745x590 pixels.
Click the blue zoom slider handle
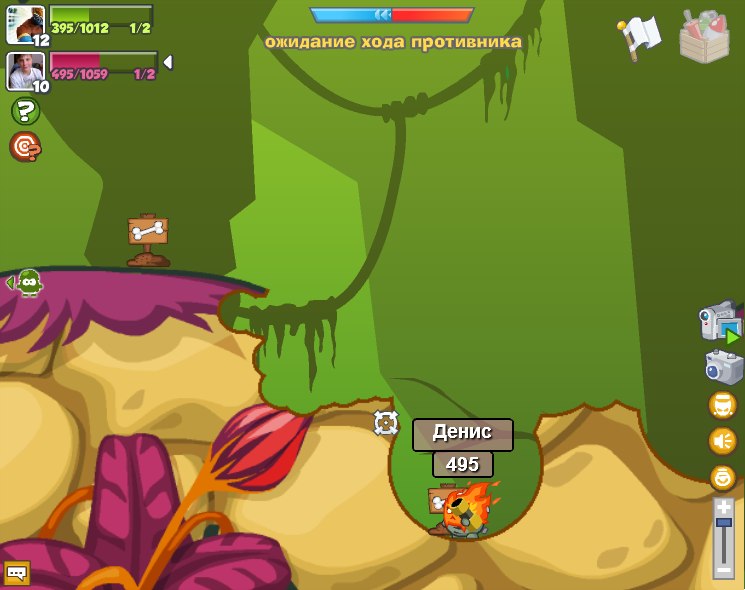pos(723,523)
